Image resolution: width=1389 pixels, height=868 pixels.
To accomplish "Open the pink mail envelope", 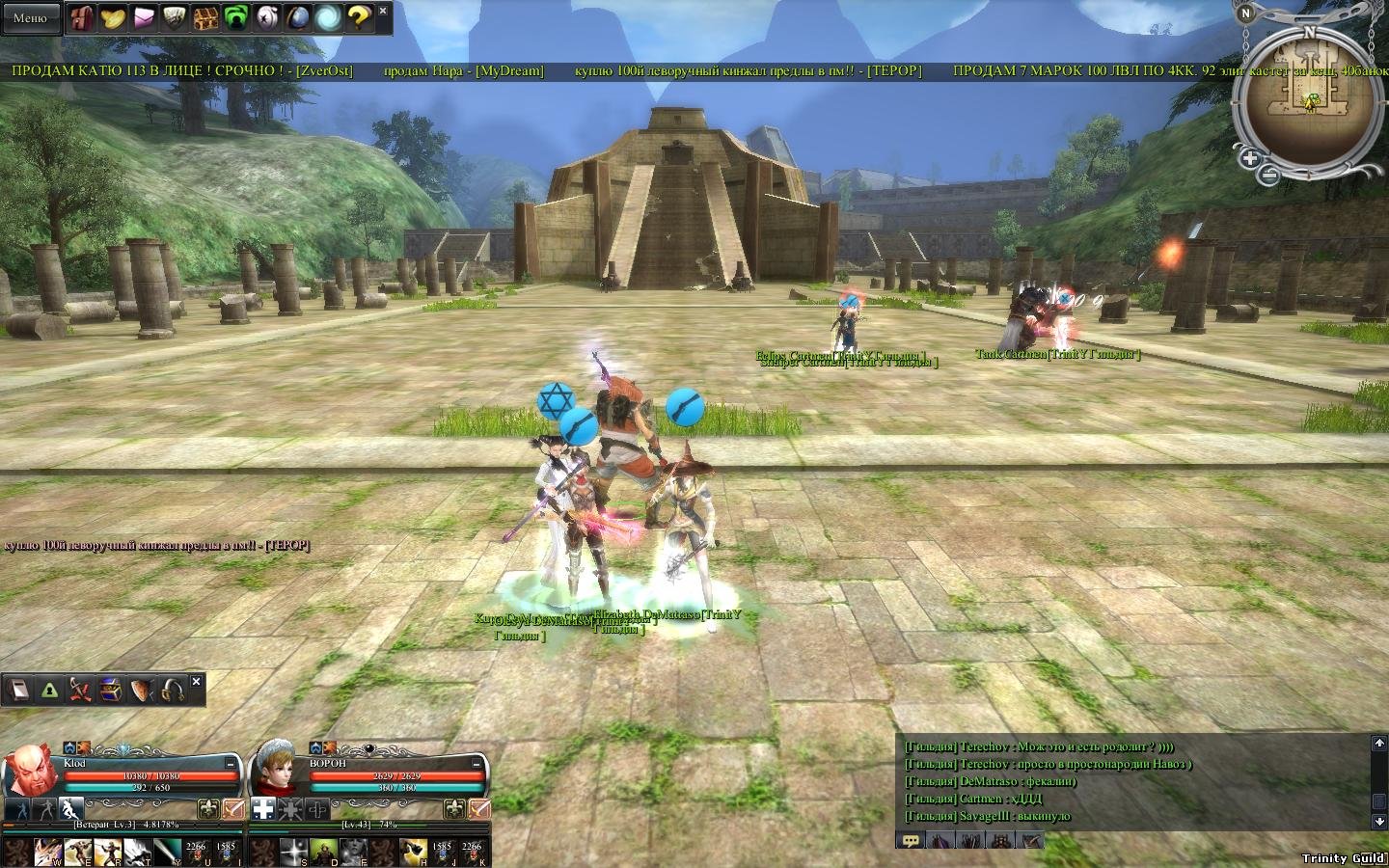I will (x=145, y=17).
